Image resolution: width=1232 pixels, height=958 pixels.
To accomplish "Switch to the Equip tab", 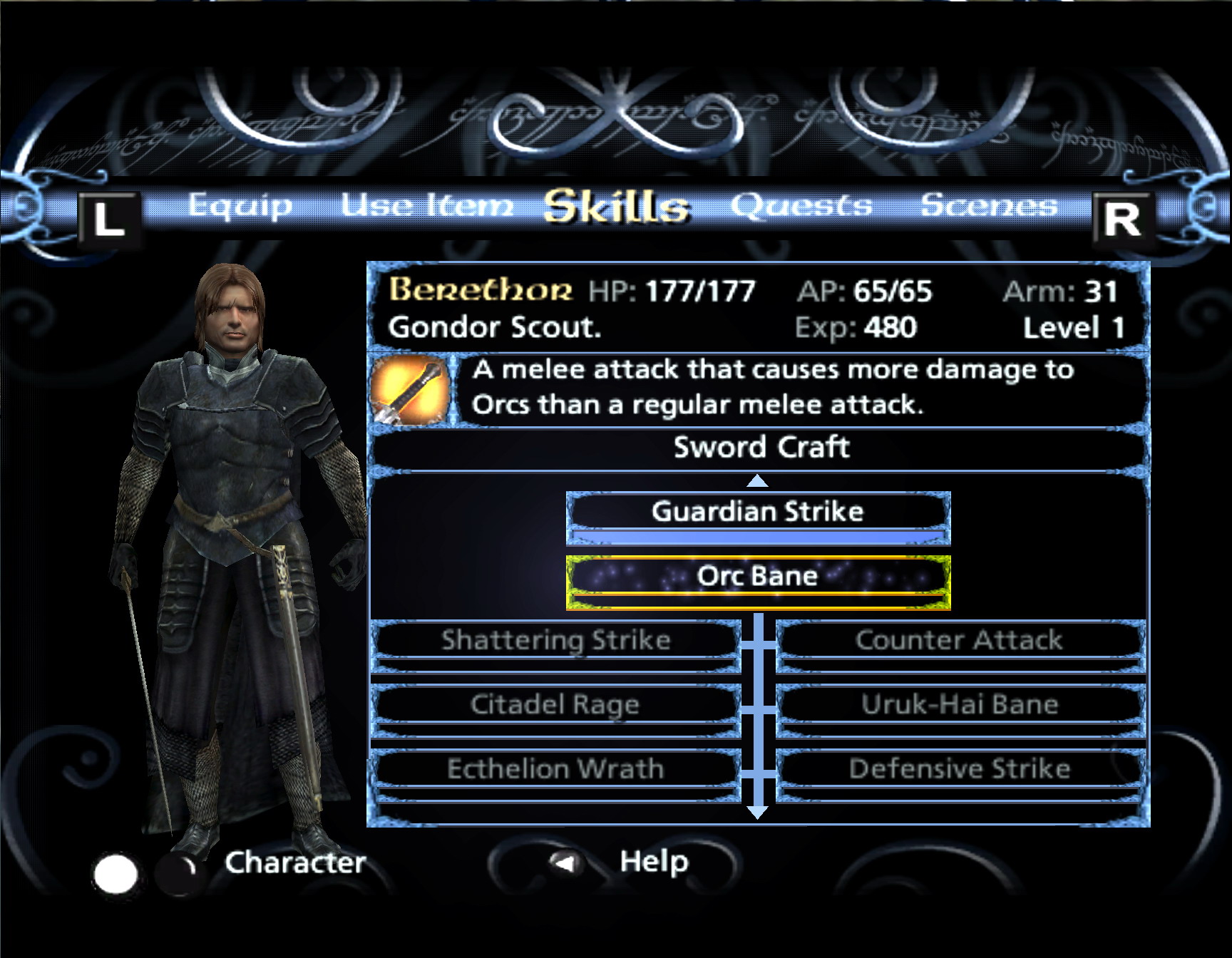I will click(240, 206).
